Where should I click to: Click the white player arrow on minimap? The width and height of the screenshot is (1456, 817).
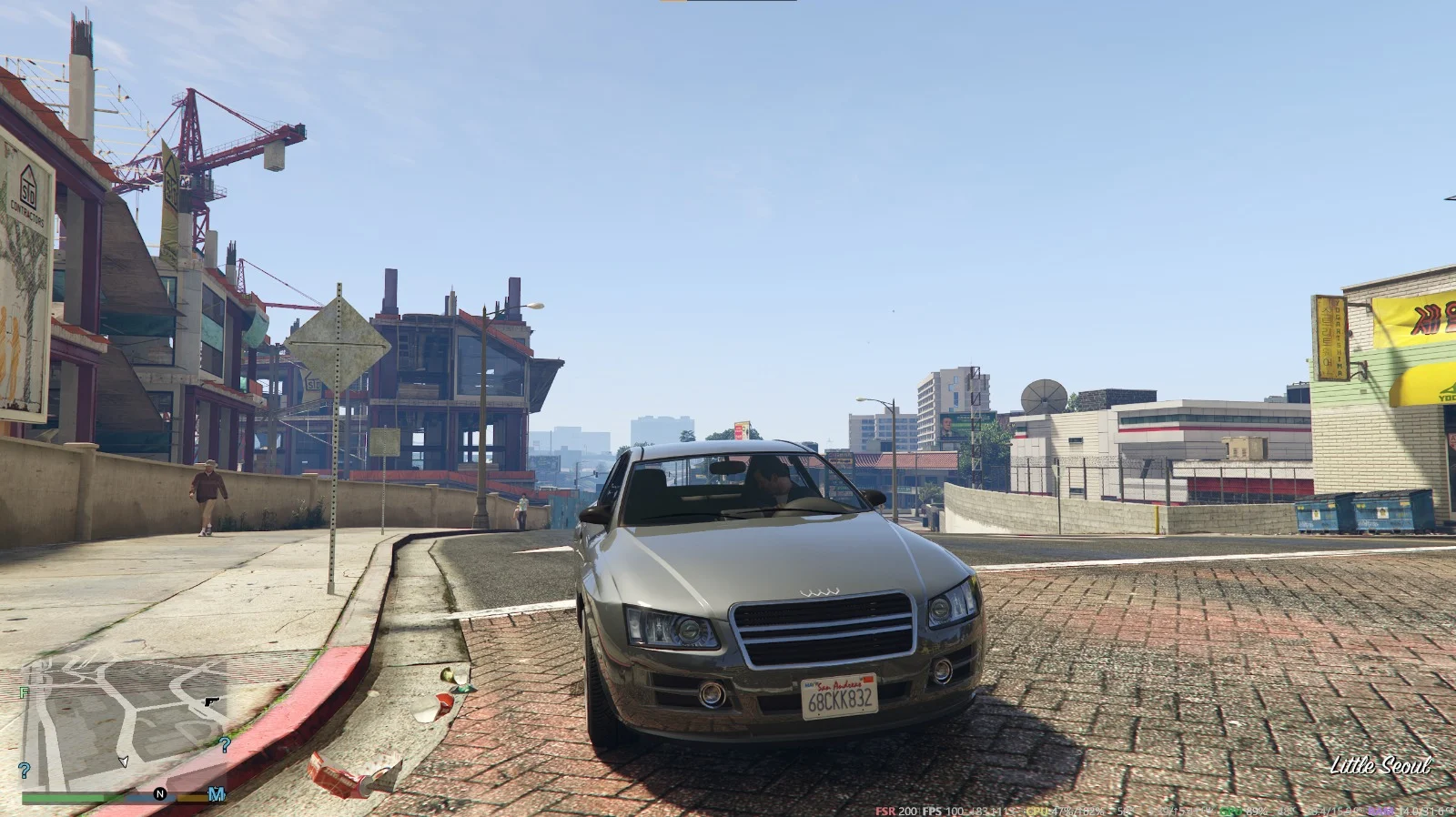(124, 761)
